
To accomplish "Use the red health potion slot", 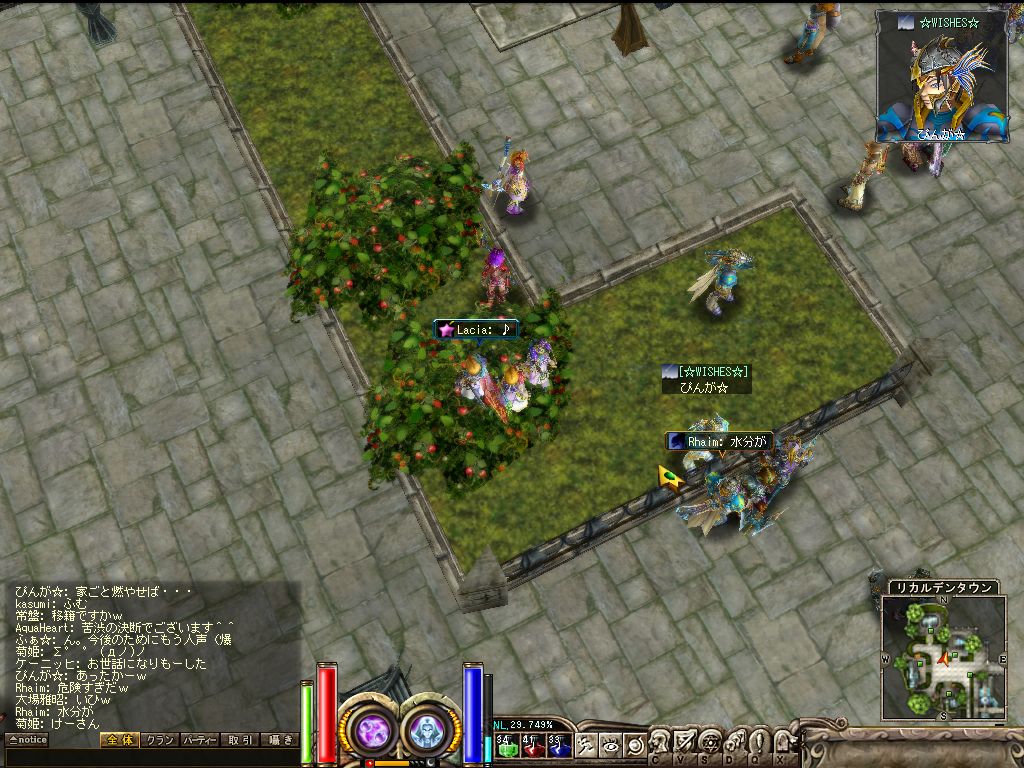I will [x=531, y=745].
